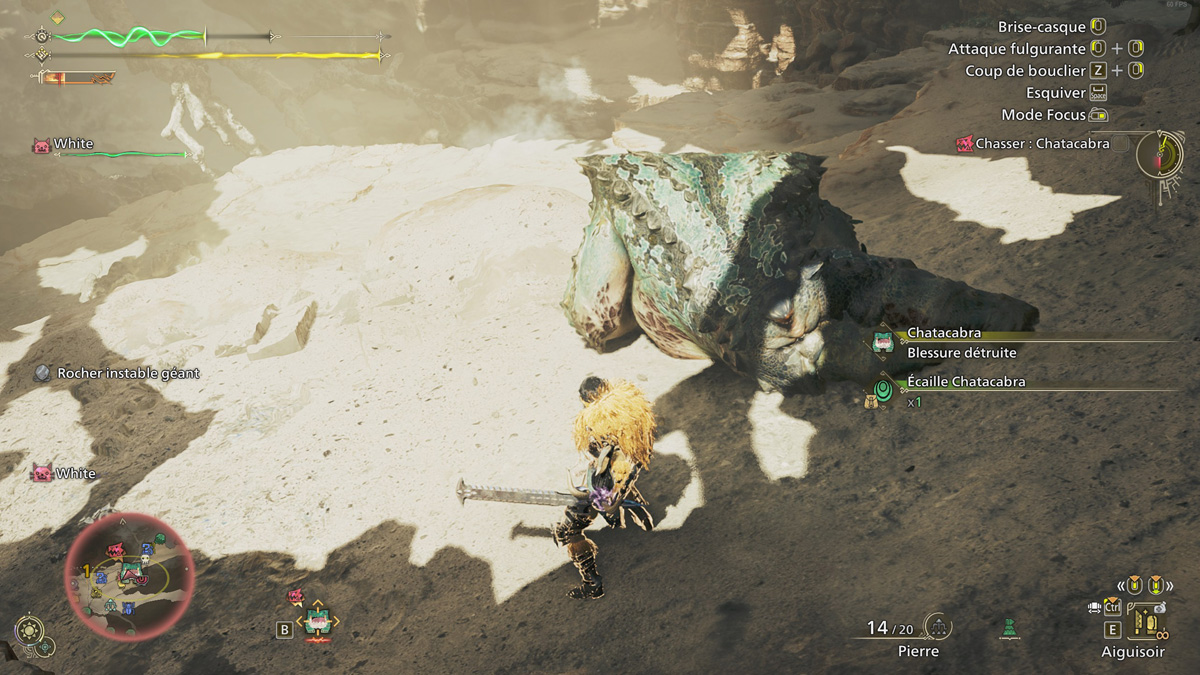Select the Pierre slinger ammo icon
1200x675 pixels.
tap(938, 626)
